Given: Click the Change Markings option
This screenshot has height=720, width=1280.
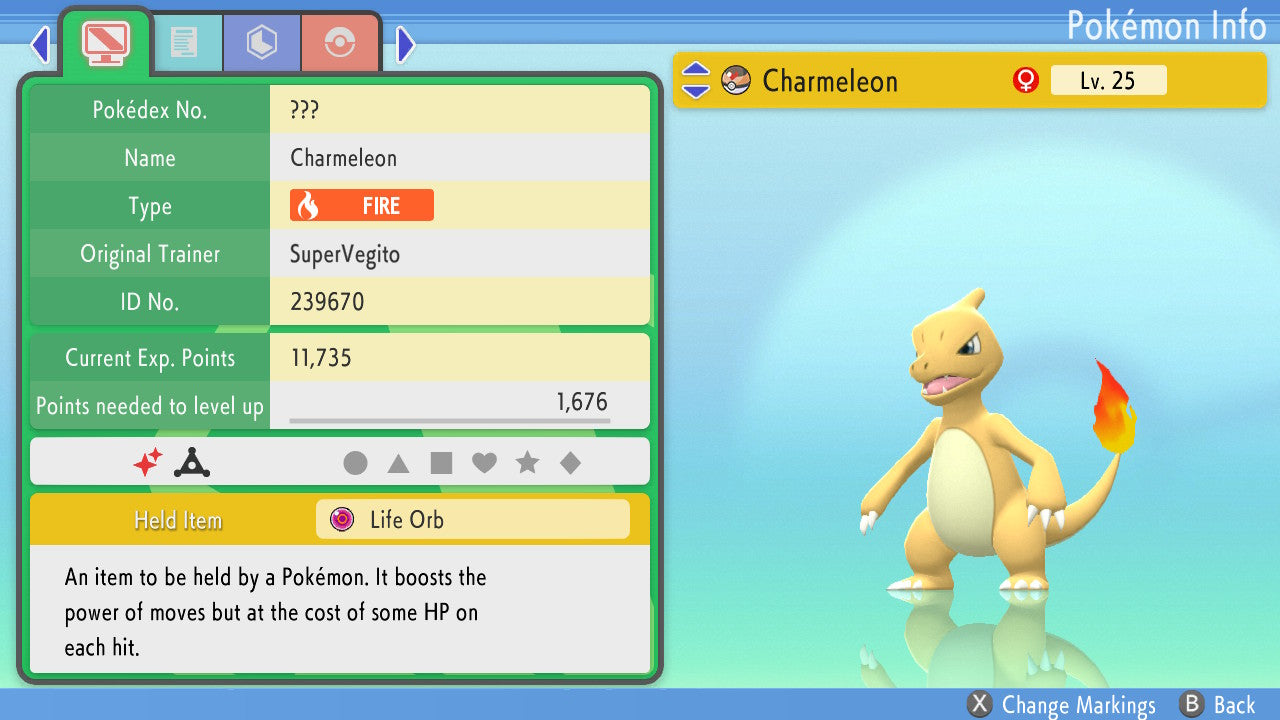Looking at the screenshot, I should tap(1063, 705).
